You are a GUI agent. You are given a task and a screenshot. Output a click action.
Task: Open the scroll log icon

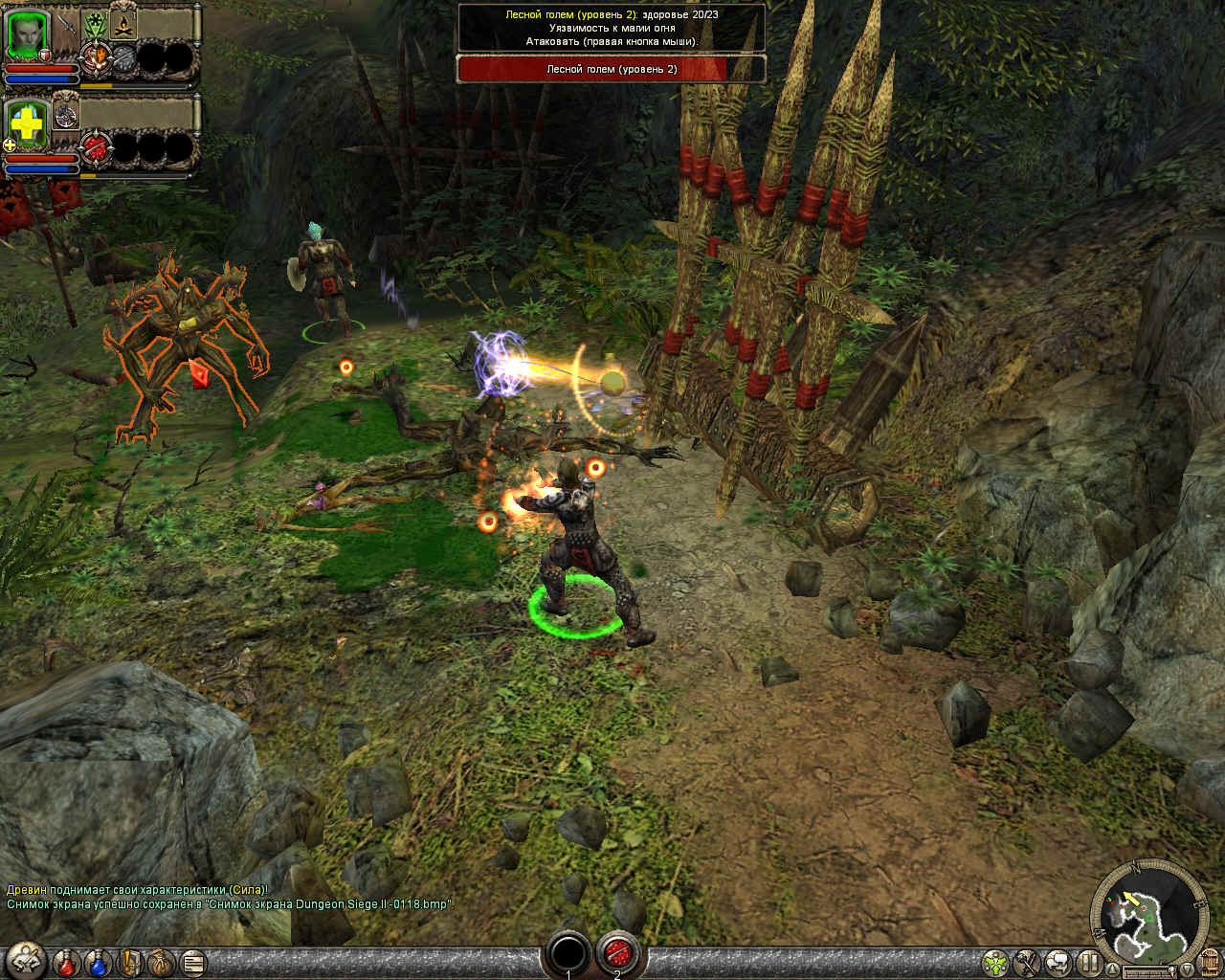pos(192,961)
